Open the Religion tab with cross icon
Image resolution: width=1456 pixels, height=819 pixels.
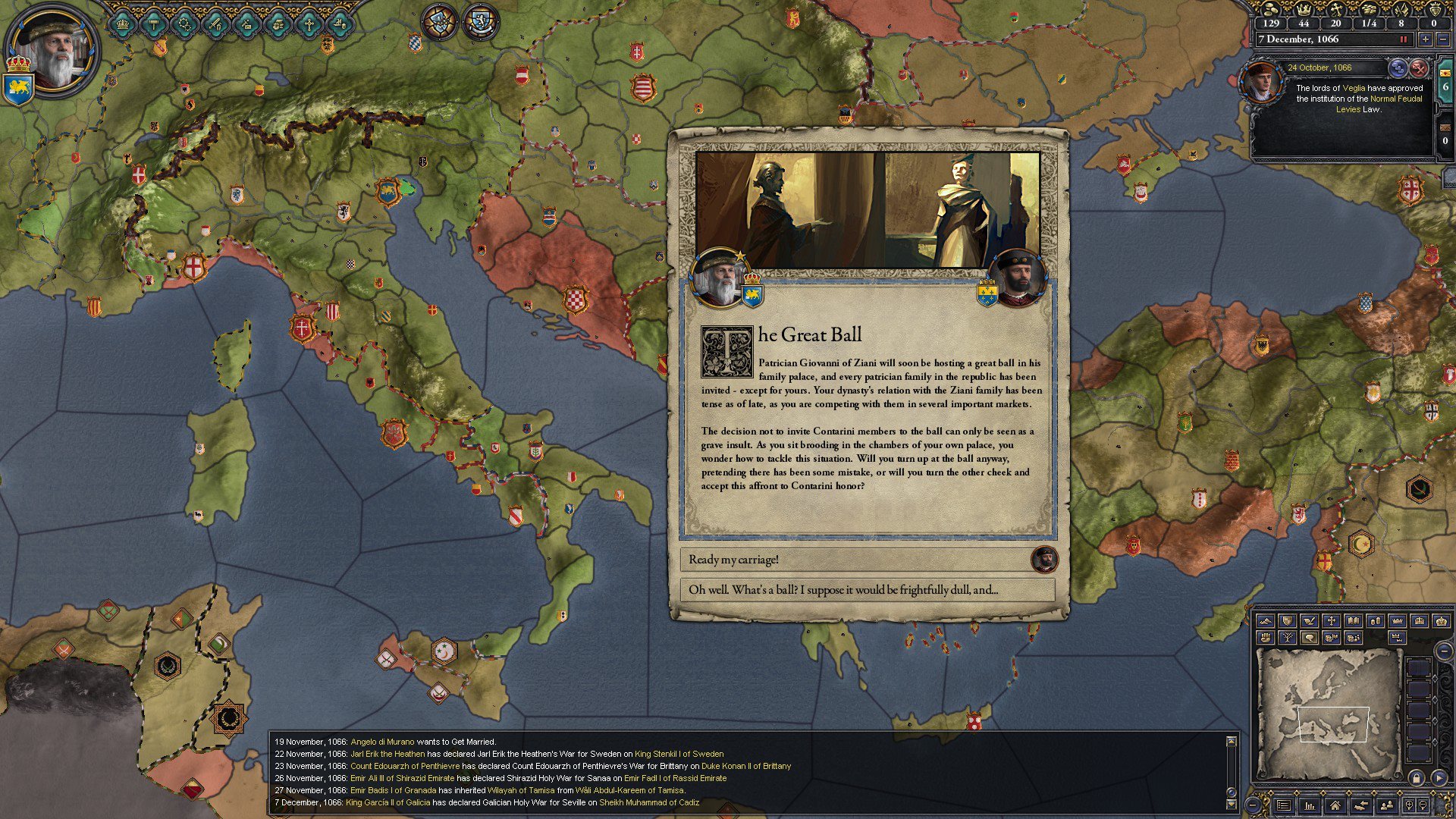pos(308,24)
